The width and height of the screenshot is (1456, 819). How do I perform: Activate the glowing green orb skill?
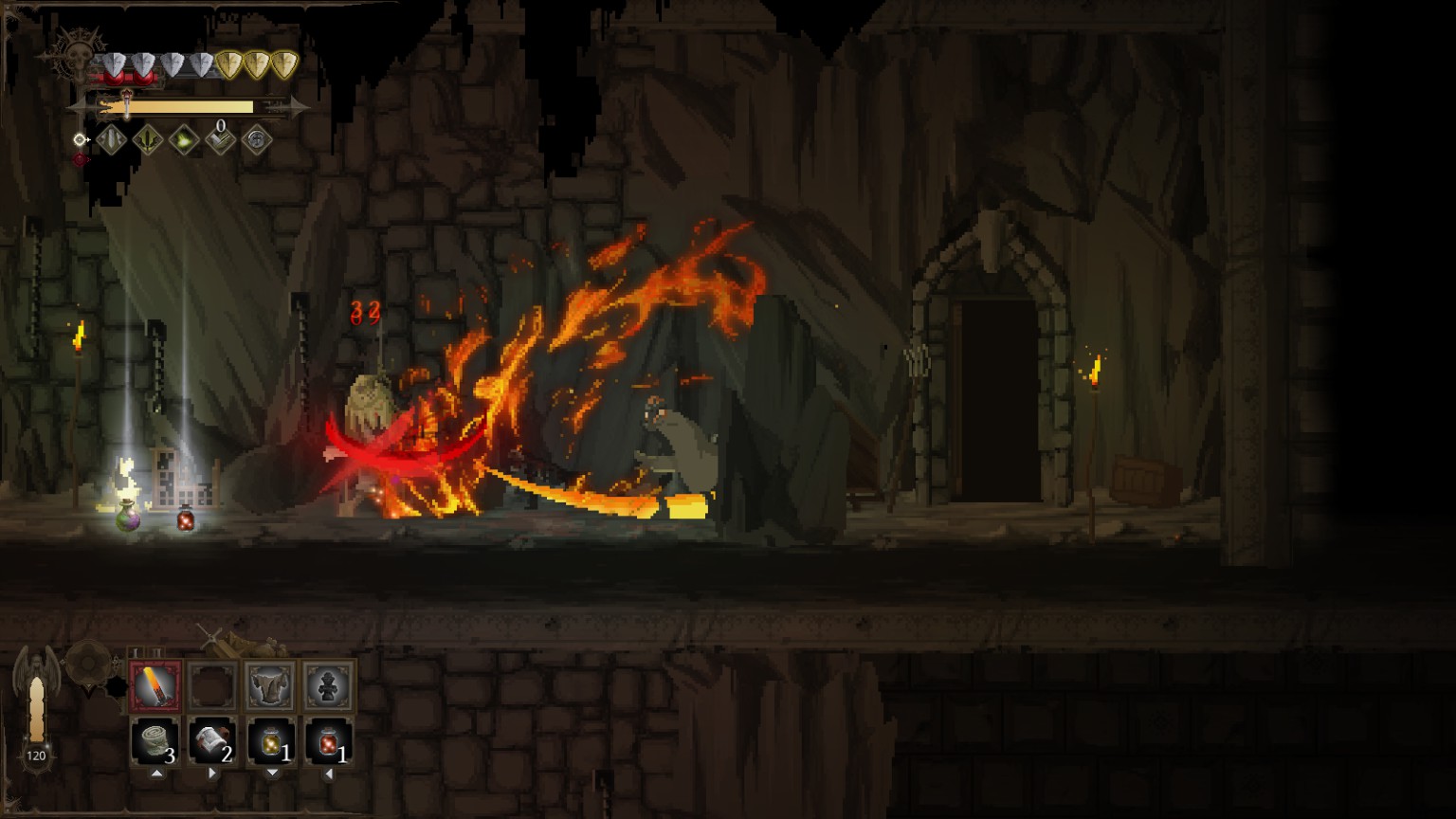(184, 141)
